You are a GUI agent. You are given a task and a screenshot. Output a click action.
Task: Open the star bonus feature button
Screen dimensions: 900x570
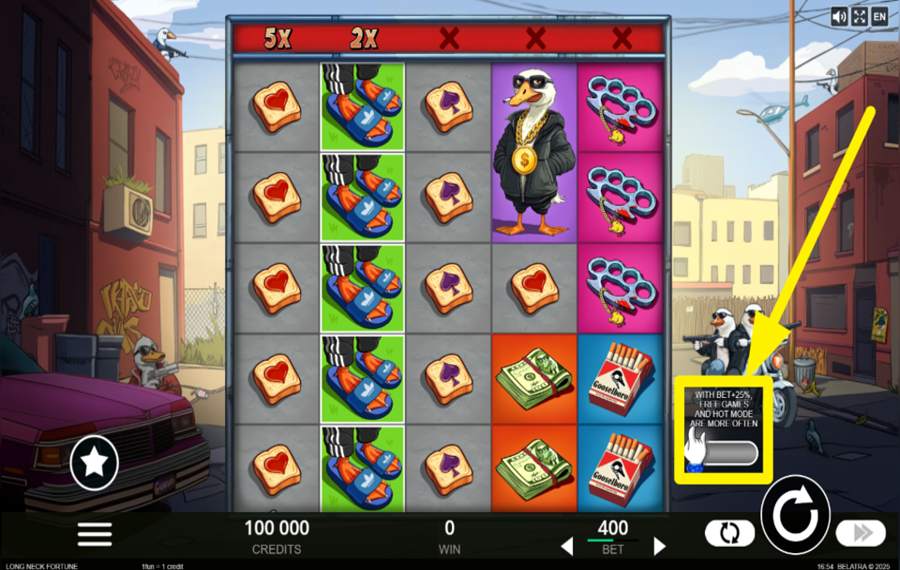pos(95,461)
